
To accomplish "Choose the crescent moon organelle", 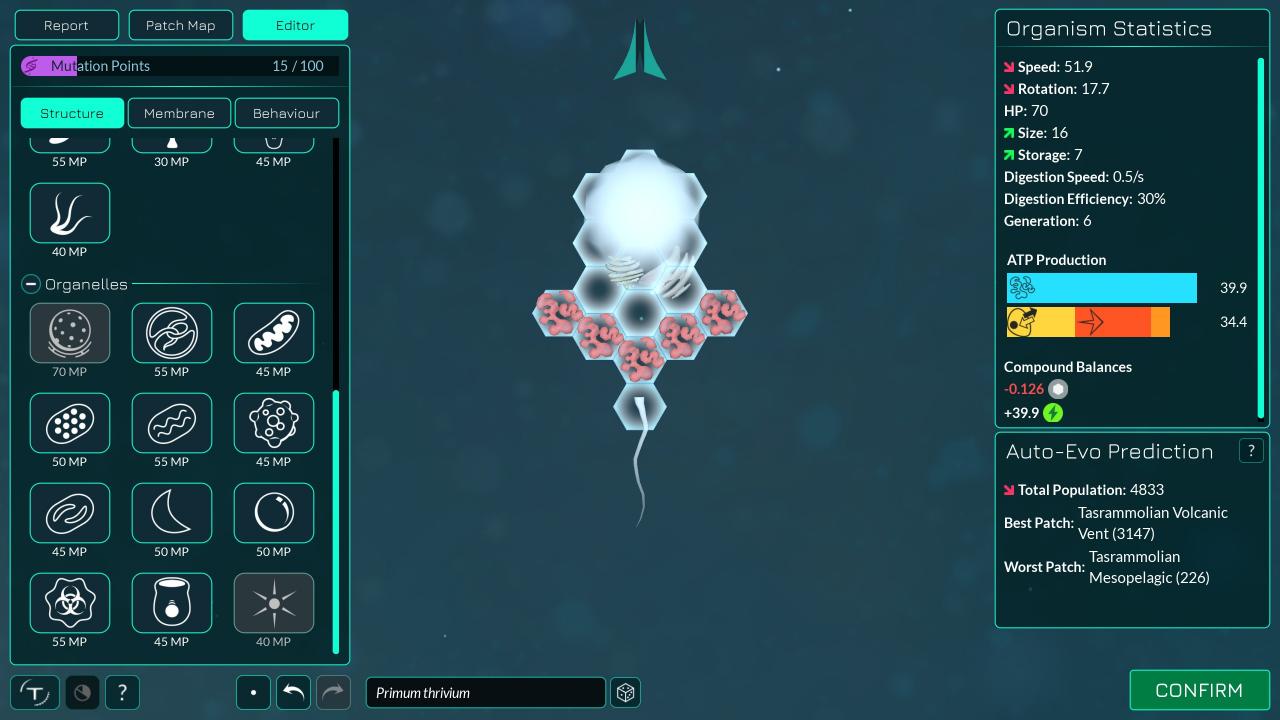I will (172, 513).
